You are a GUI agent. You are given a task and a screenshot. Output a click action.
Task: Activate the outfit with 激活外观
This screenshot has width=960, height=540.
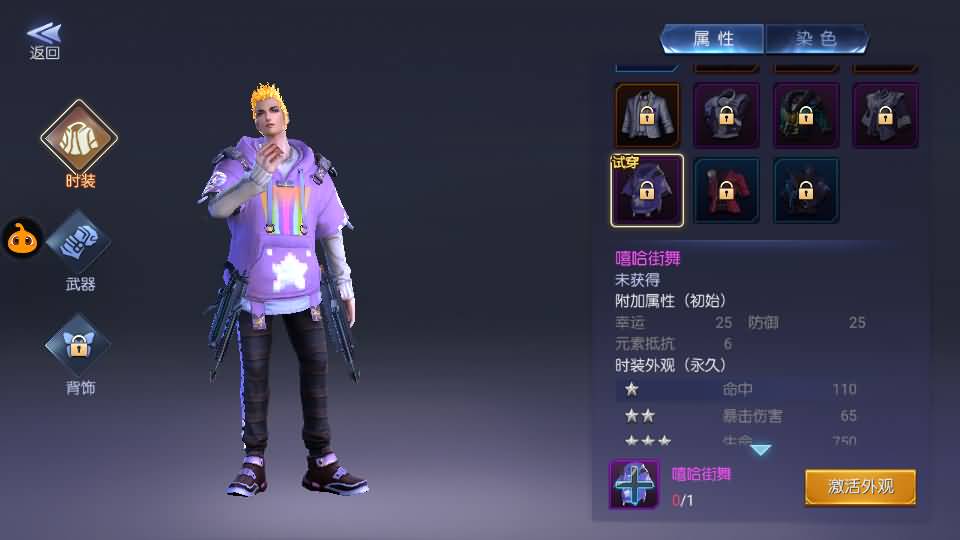coord(860,487)
